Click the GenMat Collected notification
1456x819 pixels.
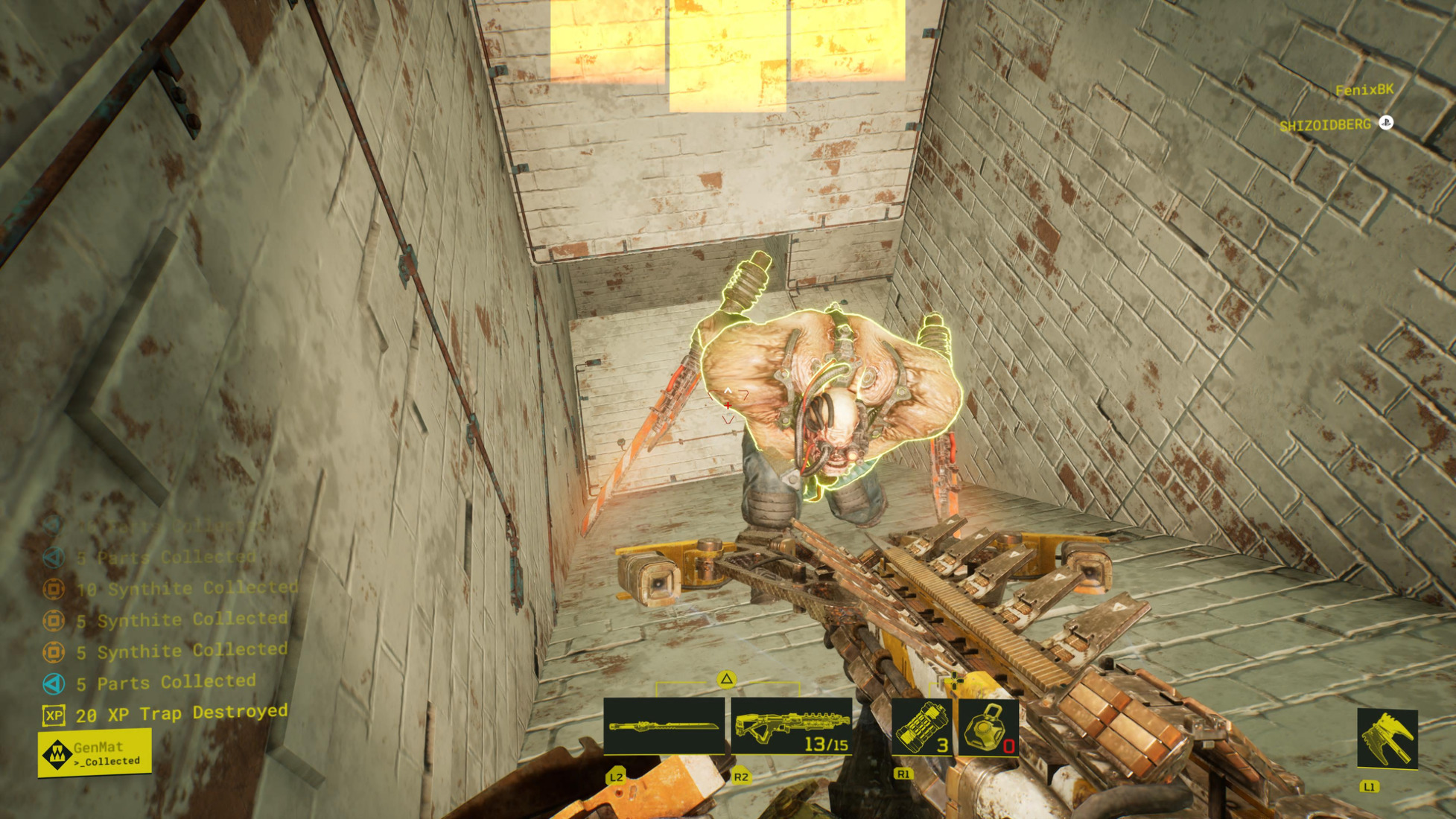click(x=95, y=753)
